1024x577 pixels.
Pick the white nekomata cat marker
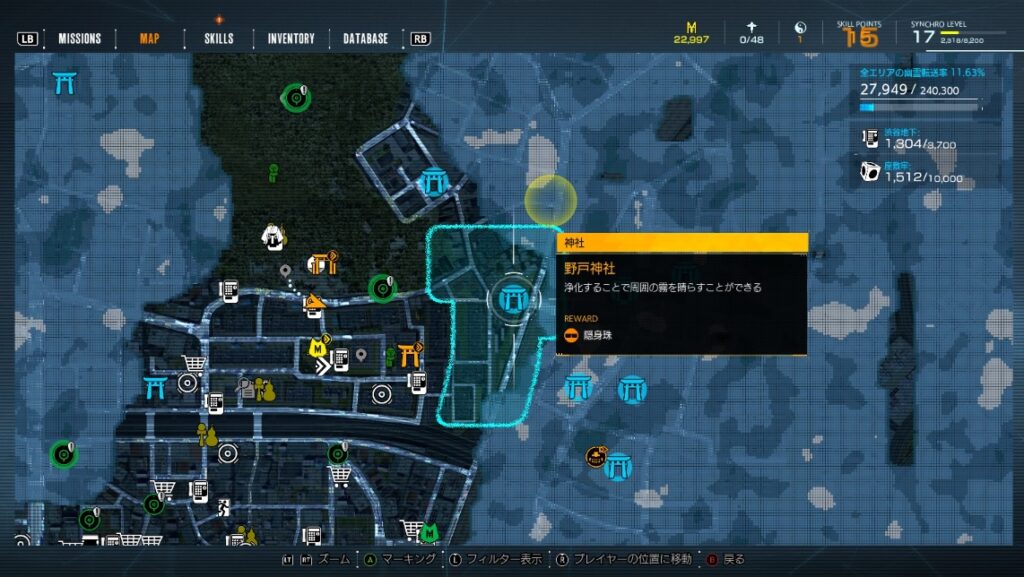click(272, 236)
